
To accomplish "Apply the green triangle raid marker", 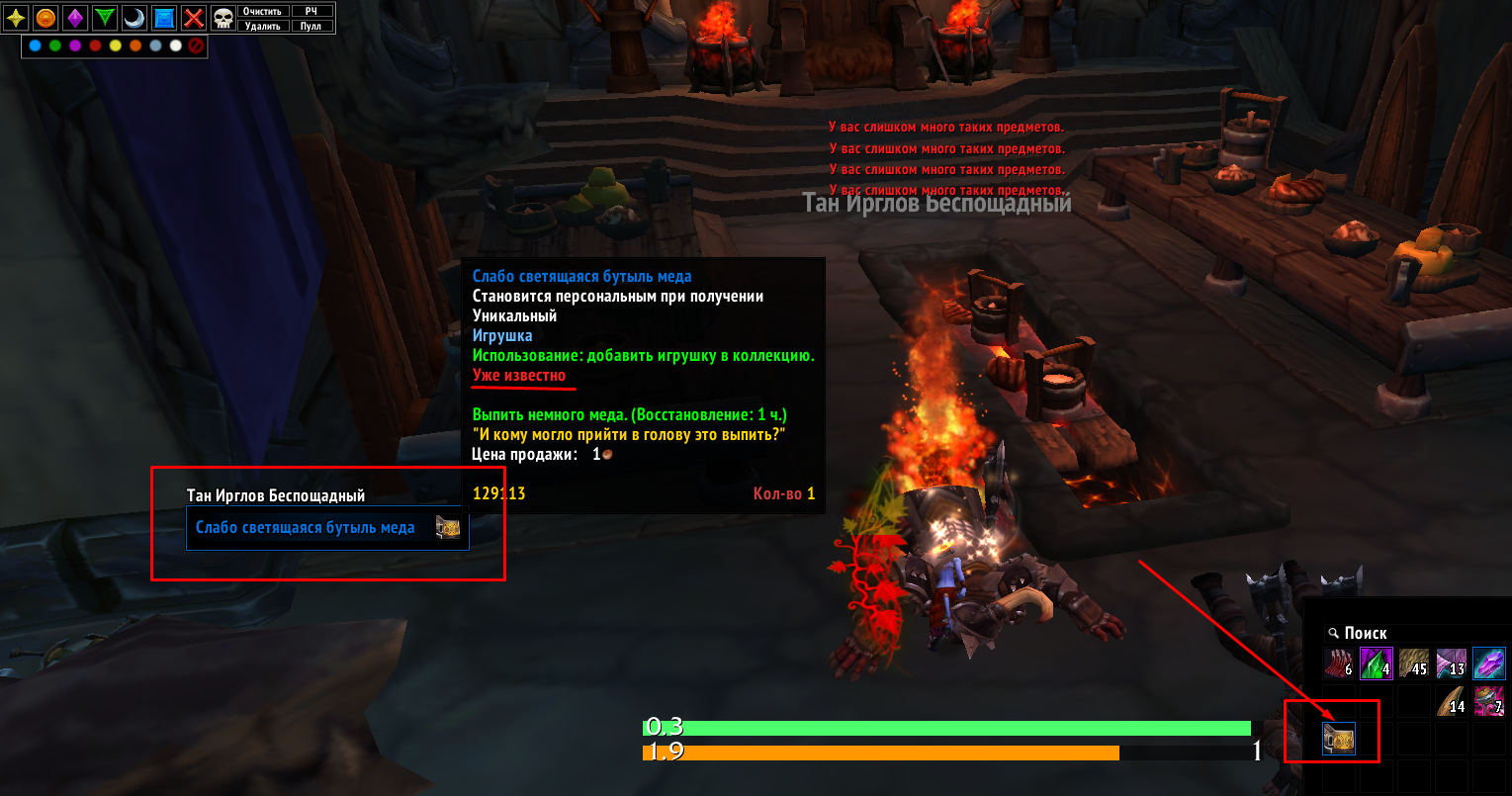I will click(106, 17).
